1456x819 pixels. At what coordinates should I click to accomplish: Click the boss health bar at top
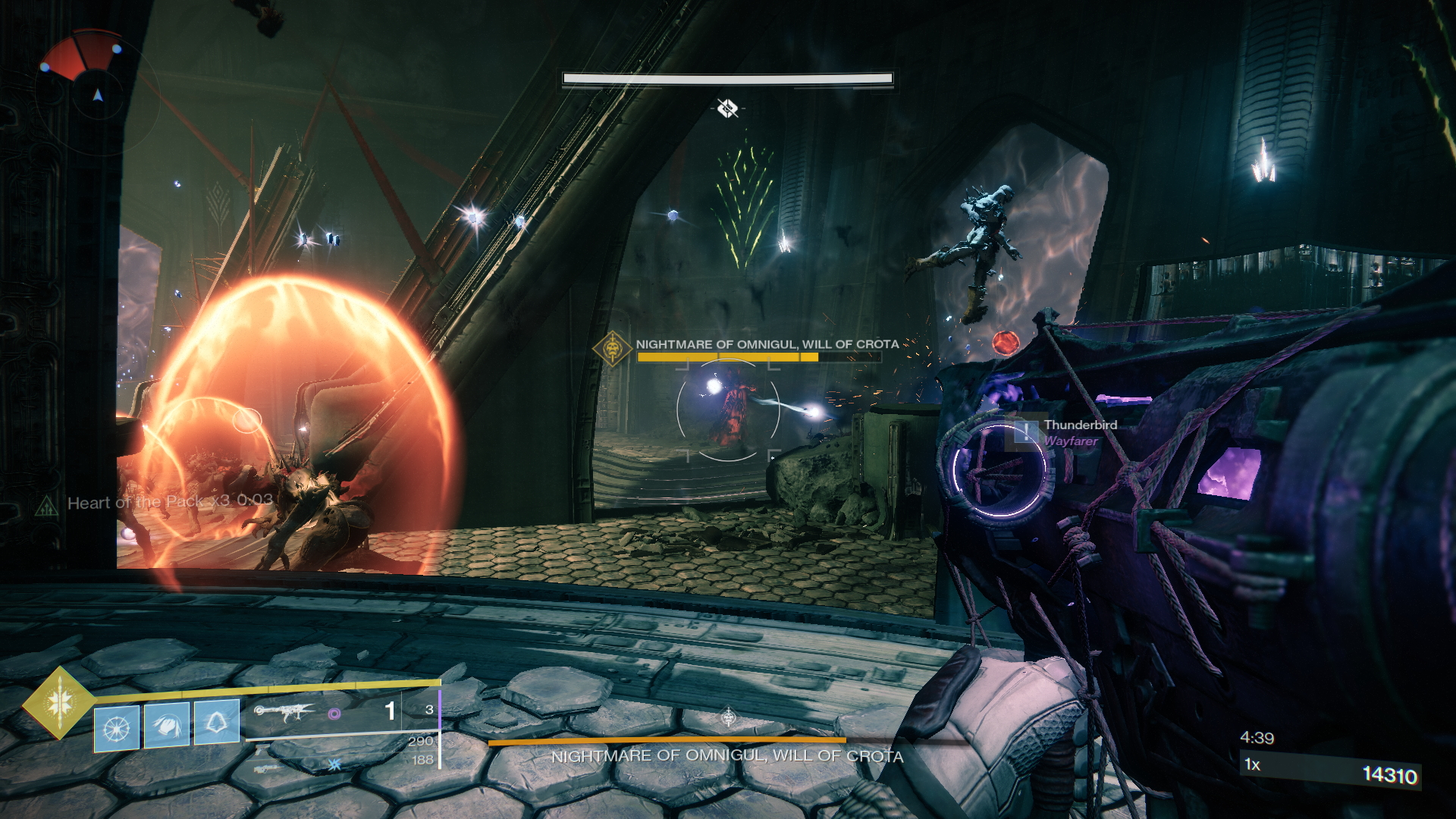pyautogui.click(x=728, y=78)
